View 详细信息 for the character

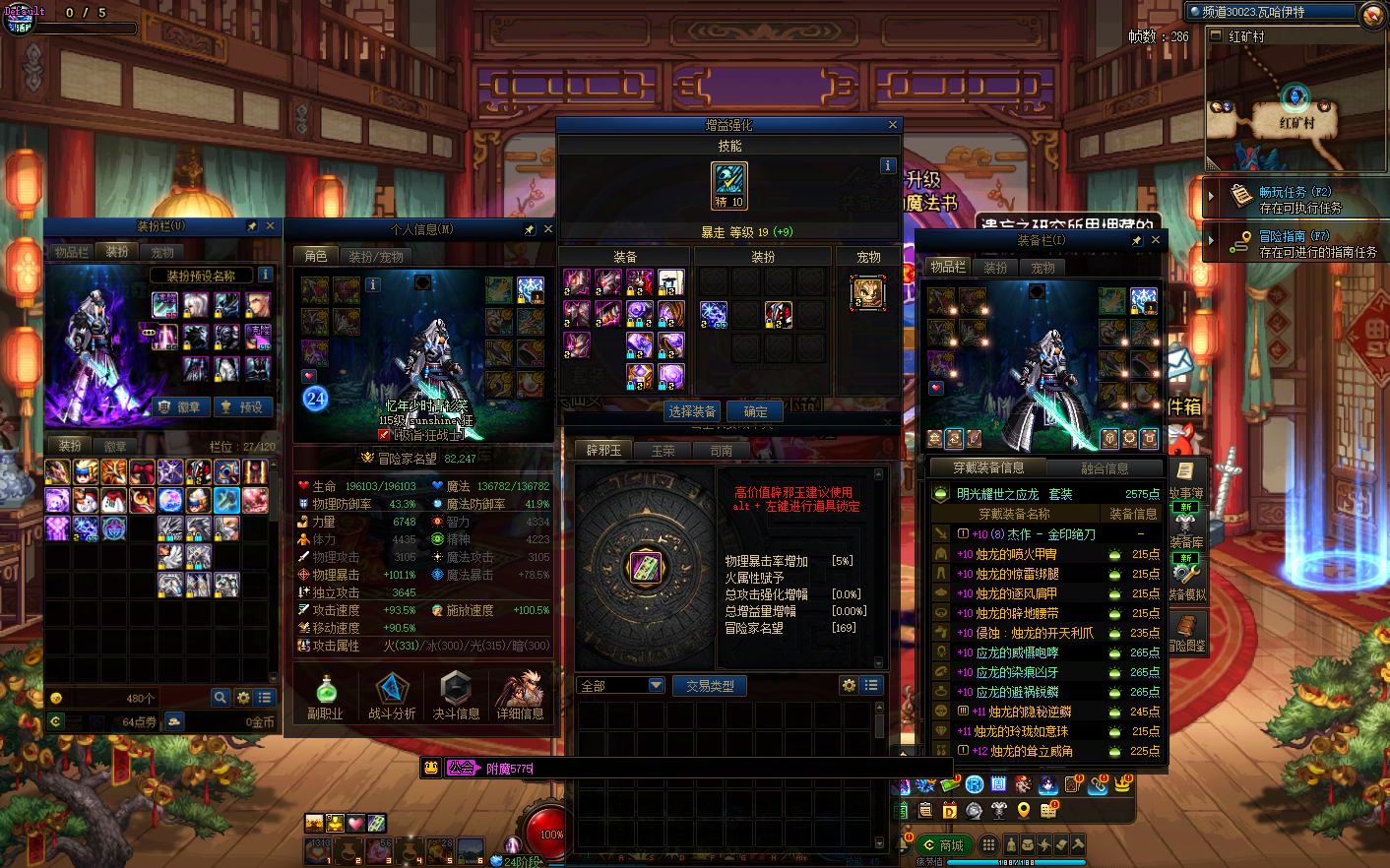tap(520, 696)
